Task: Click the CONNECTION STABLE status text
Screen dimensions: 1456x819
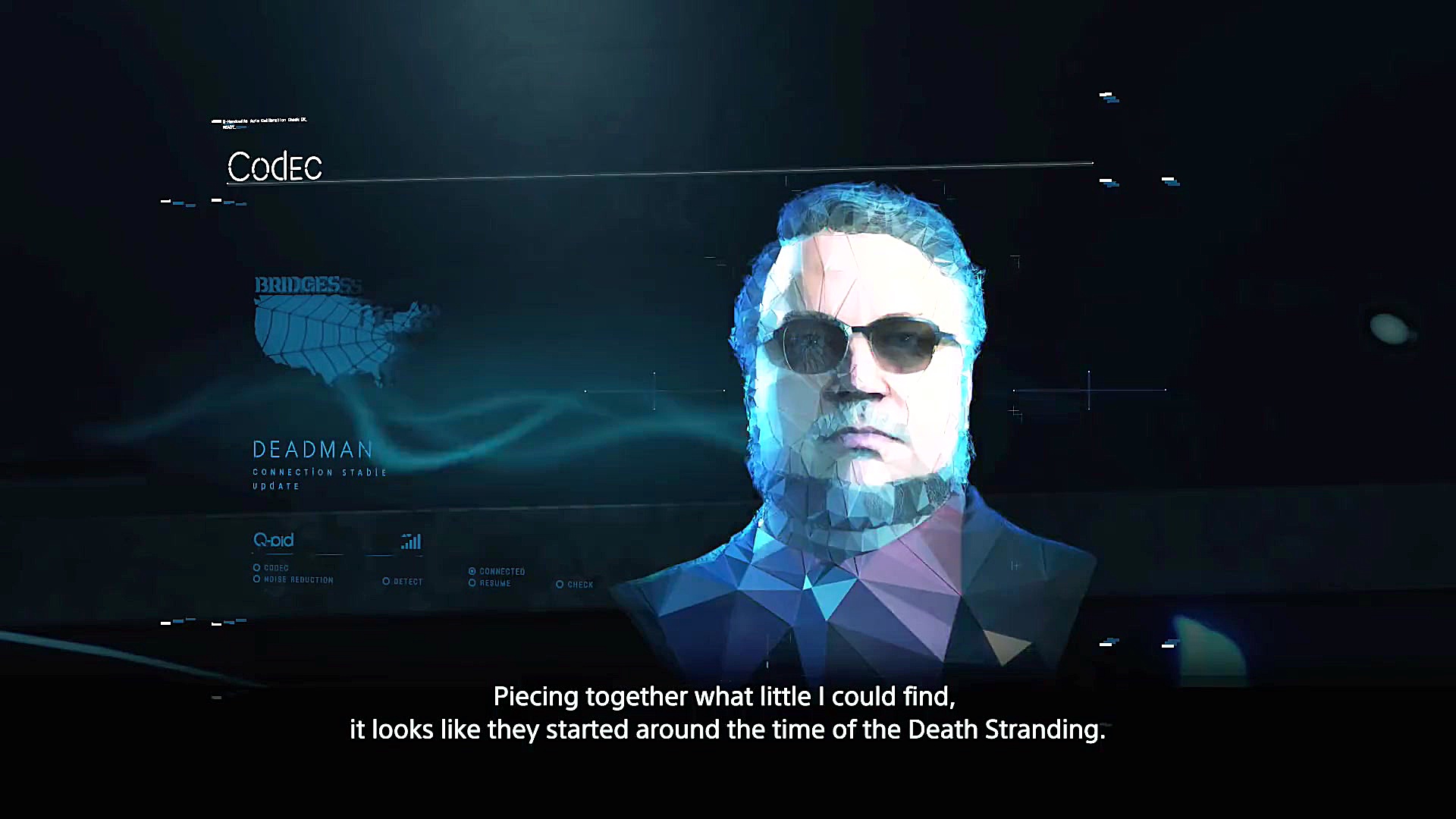Action: 318,472
